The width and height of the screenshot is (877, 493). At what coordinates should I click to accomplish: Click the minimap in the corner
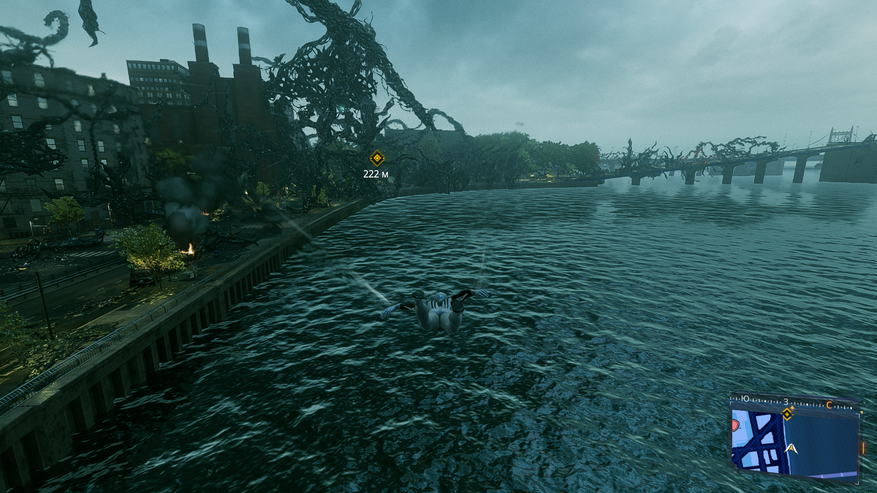(x=795, y=440)
